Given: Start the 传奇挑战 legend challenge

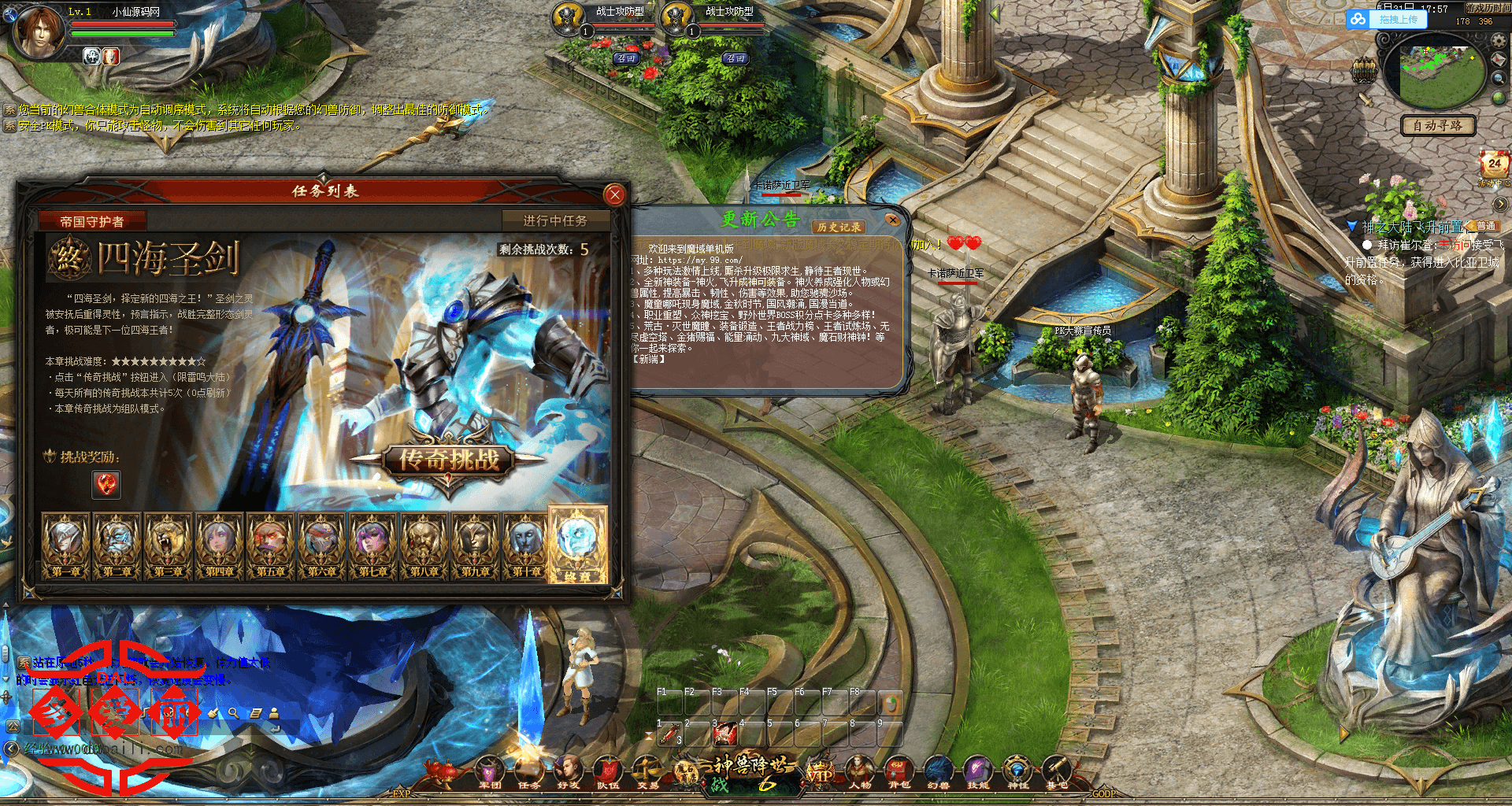Looking at the screenshot, I should point(449,460).
